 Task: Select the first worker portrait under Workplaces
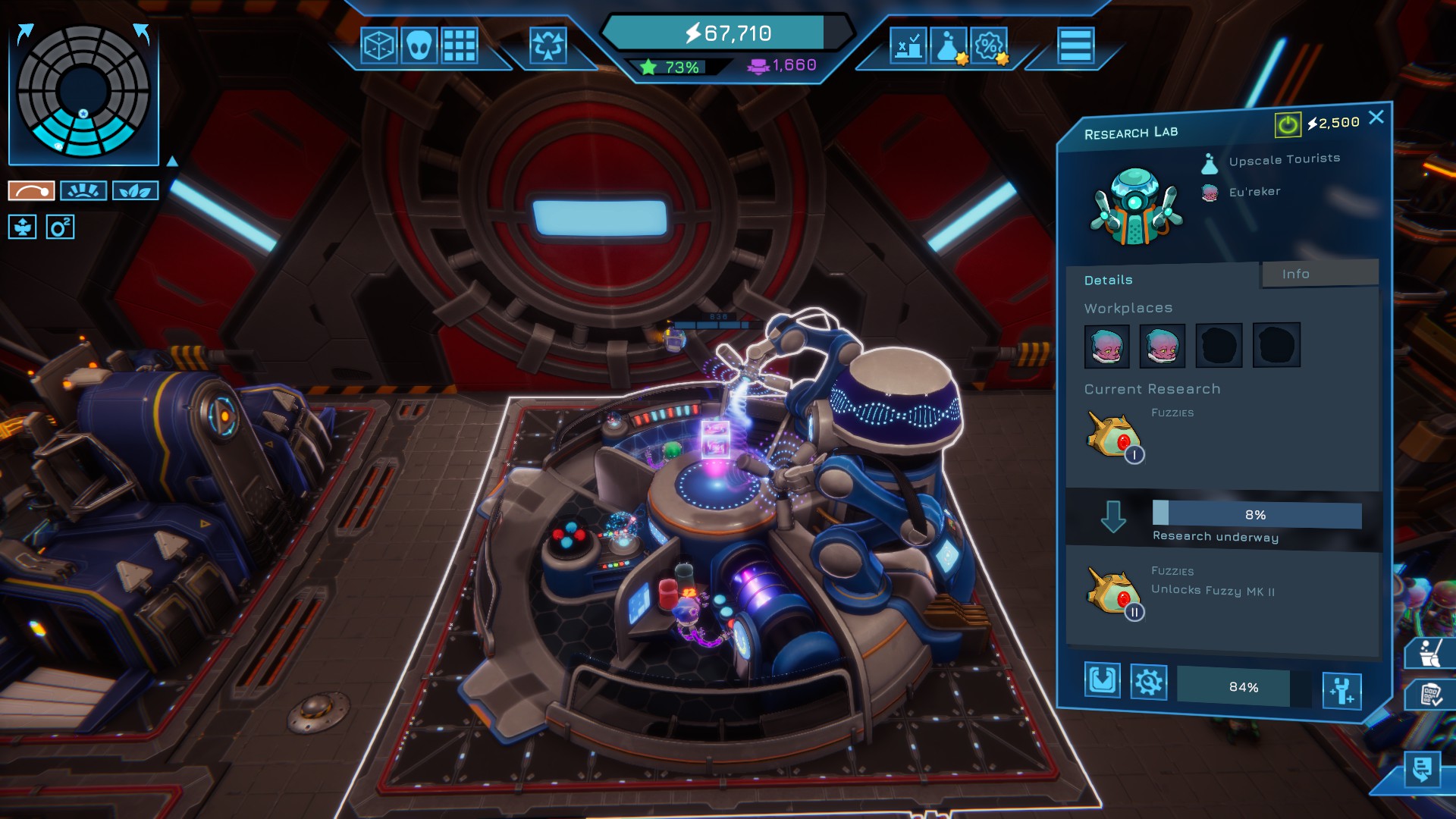coord(1106,346)
